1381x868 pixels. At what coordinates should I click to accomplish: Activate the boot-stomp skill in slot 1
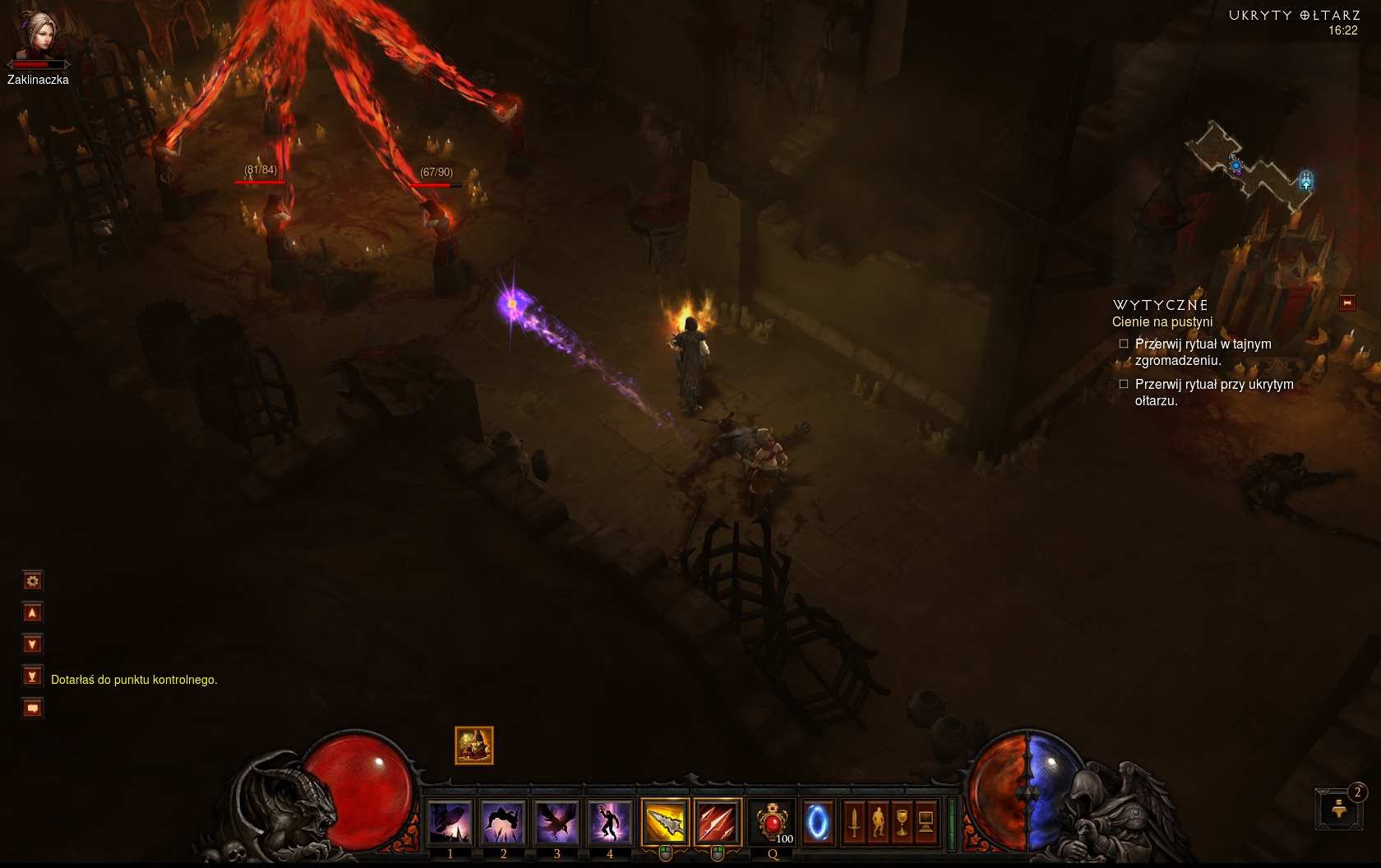pyautogui.click(x=450, y=822)
